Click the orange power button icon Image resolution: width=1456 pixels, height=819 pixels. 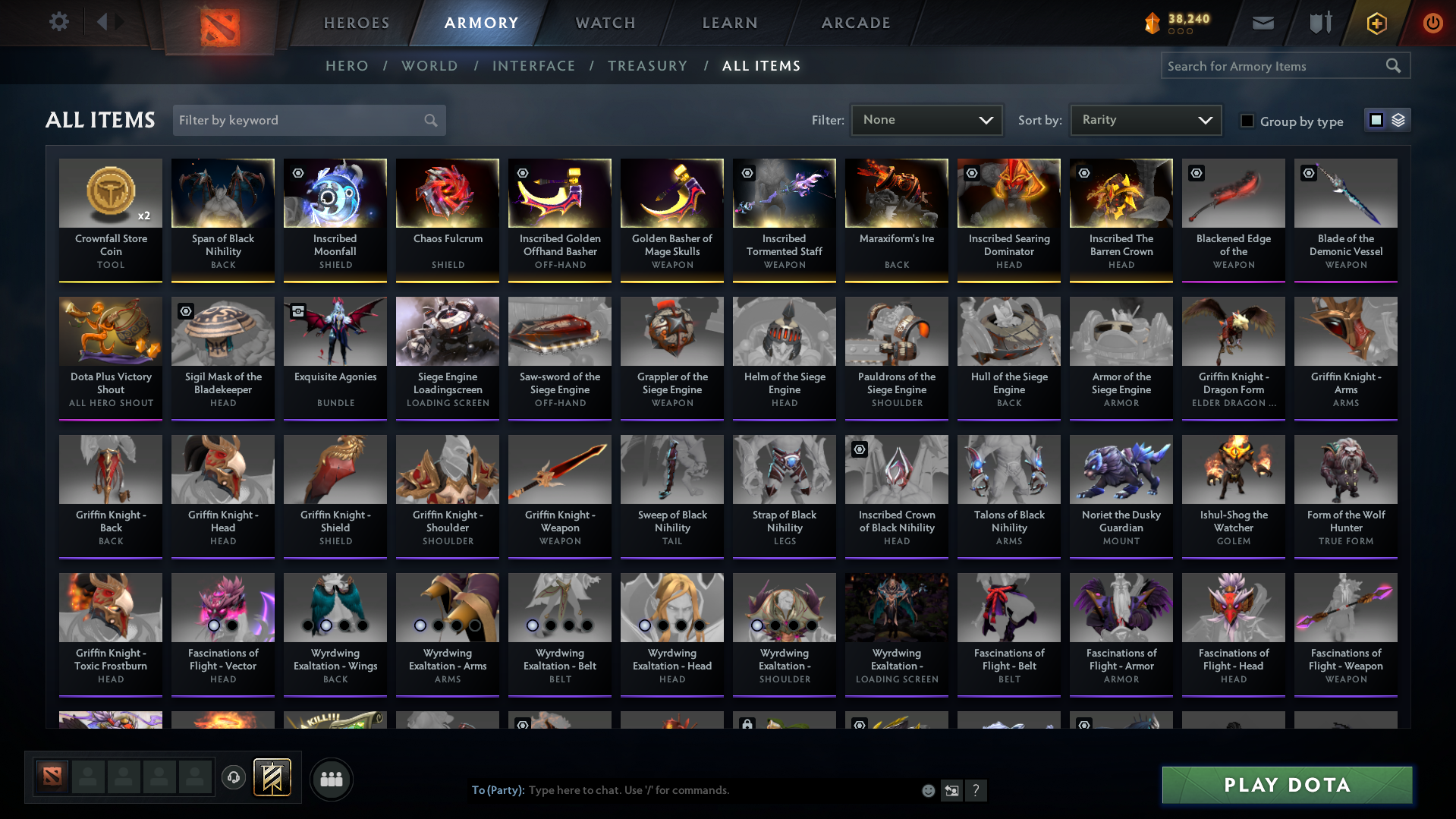[x=1432, y=23]
